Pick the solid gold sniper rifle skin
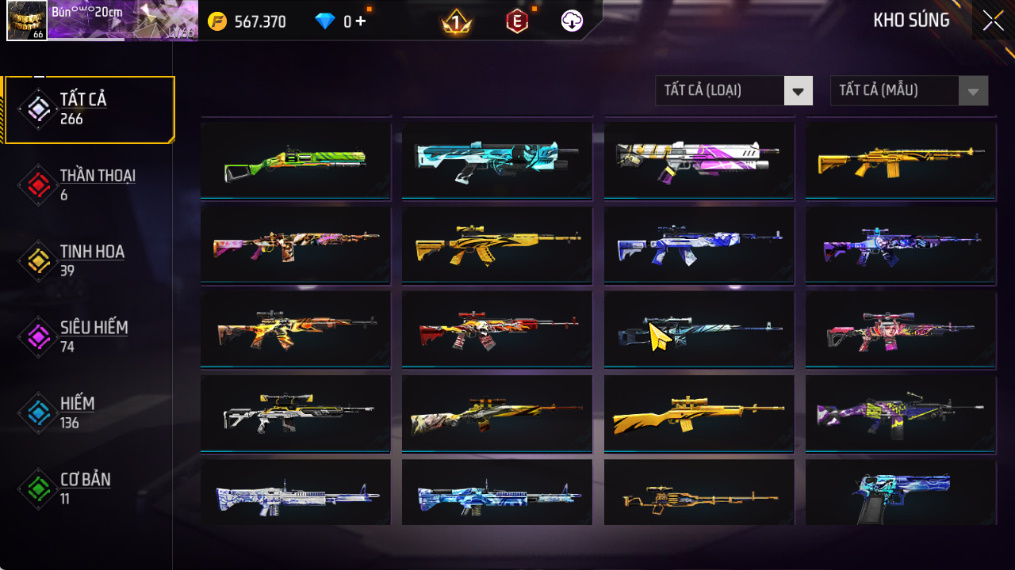 [699, 412]
